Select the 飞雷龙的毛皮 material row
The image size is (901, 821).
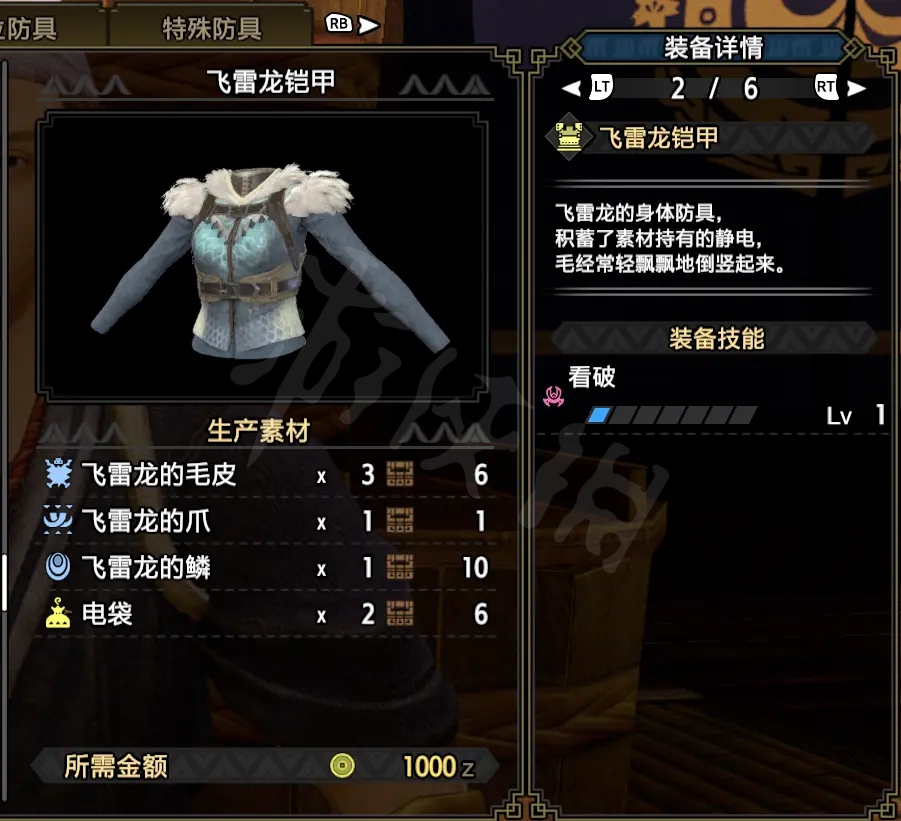(266, 475)
